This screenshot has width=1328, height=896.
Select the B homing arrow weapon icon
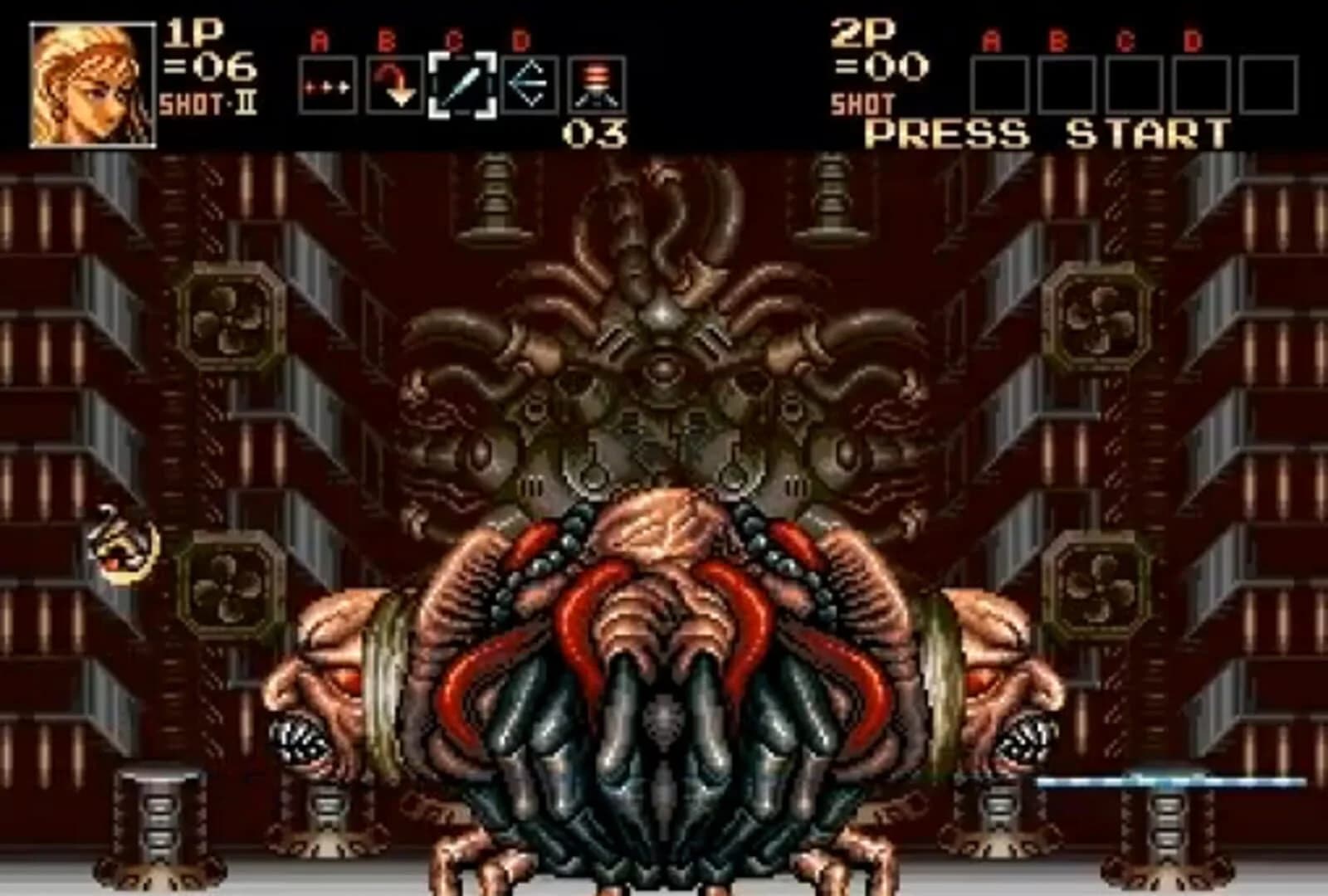[395, 82]
